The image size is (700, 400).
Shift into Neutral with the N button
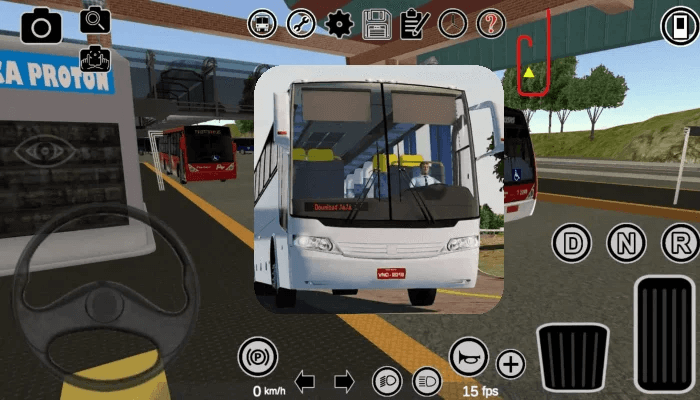626,242
